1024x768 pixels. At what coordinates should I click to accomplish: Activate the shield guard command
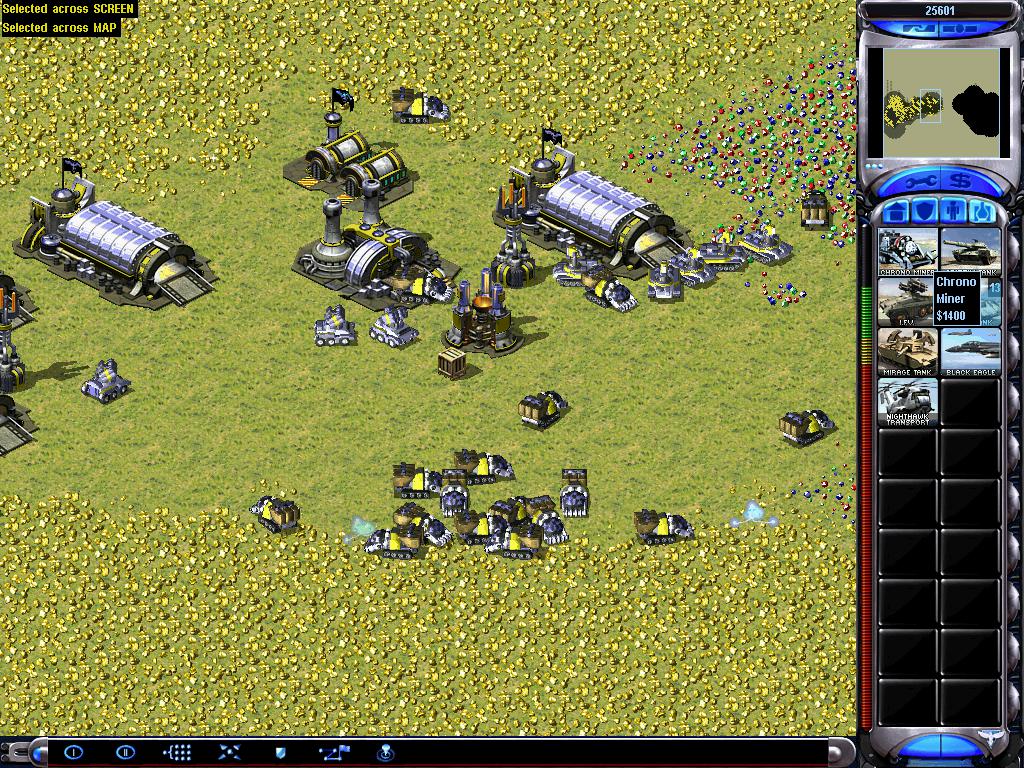(x=281, y=752)
